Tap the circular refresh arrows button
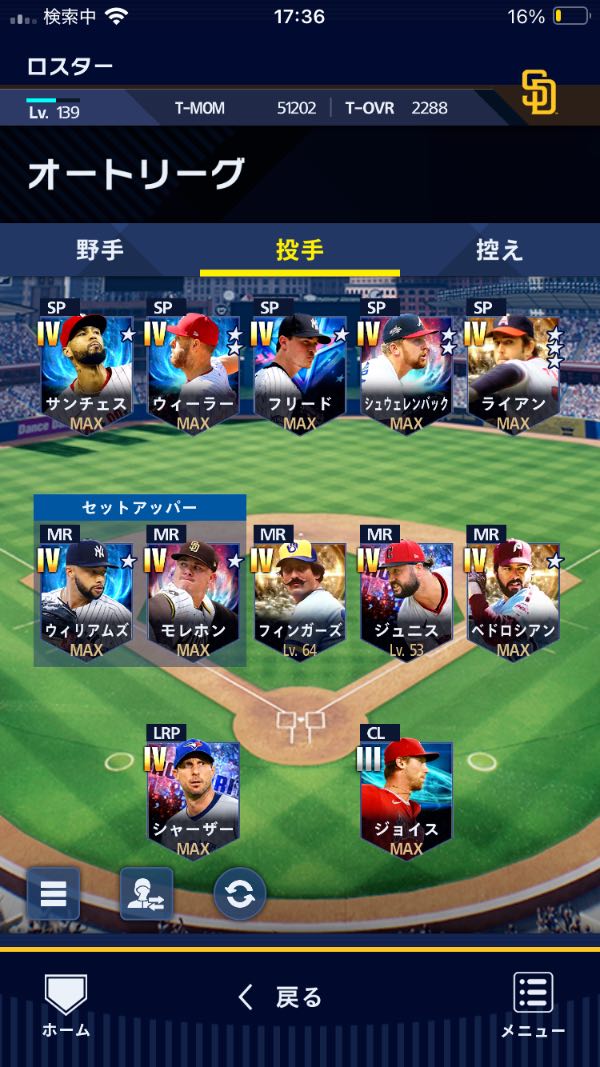Image resolution: width=600 pixels, height=1067 pixels. (x=240, y=893)
